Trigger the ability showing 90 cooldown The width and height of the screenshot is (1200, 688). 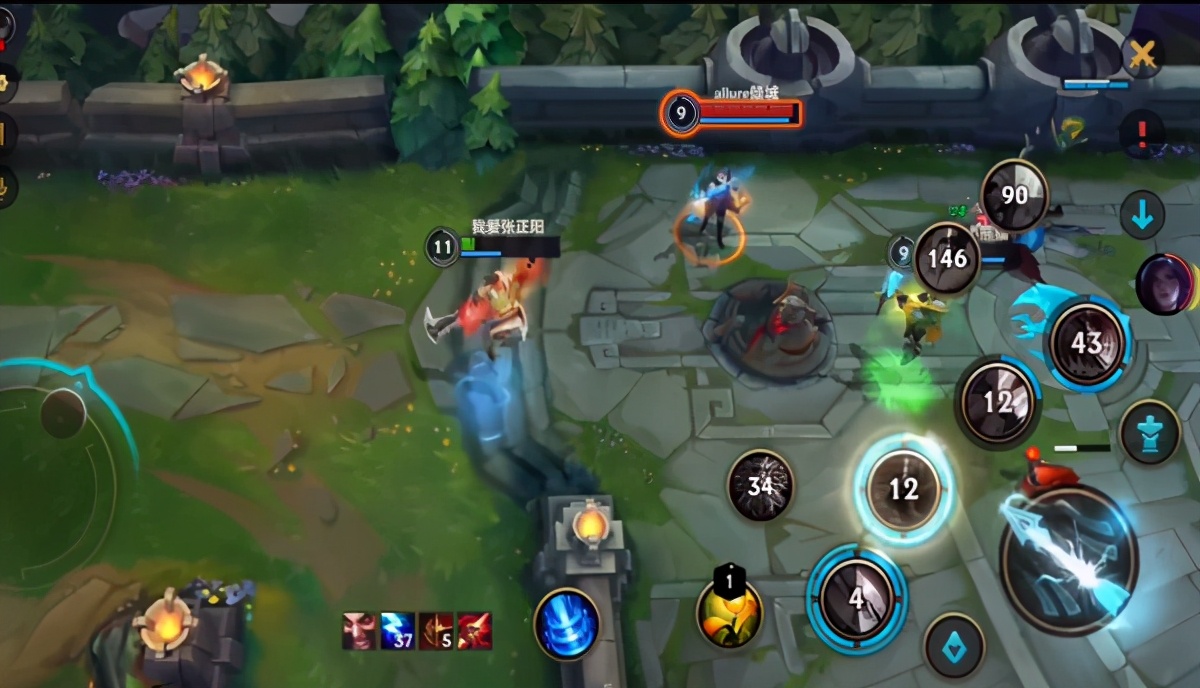pyautogui.click(x=1014, y=196)
